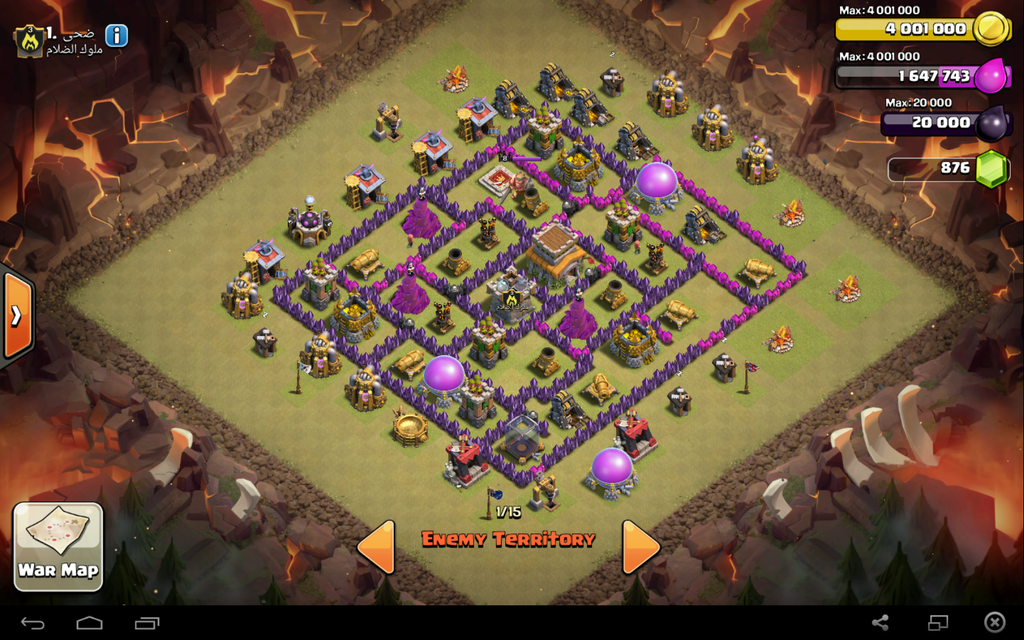Image resolution: width=1024 pixels, height=640 pixels.
Task: Click the share icon in the bottom bar
Action: (x=880, y=623)
